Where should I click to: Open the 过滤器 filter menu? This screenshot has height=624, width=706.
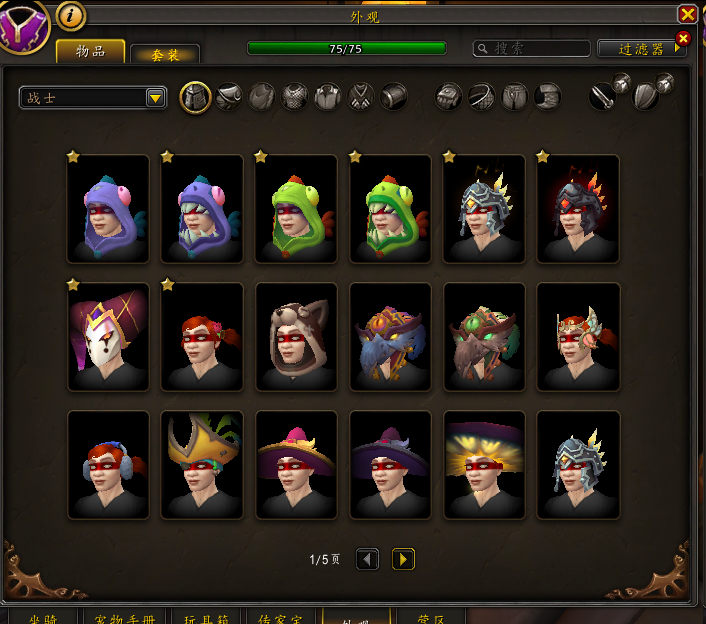[x=641, y=48]
